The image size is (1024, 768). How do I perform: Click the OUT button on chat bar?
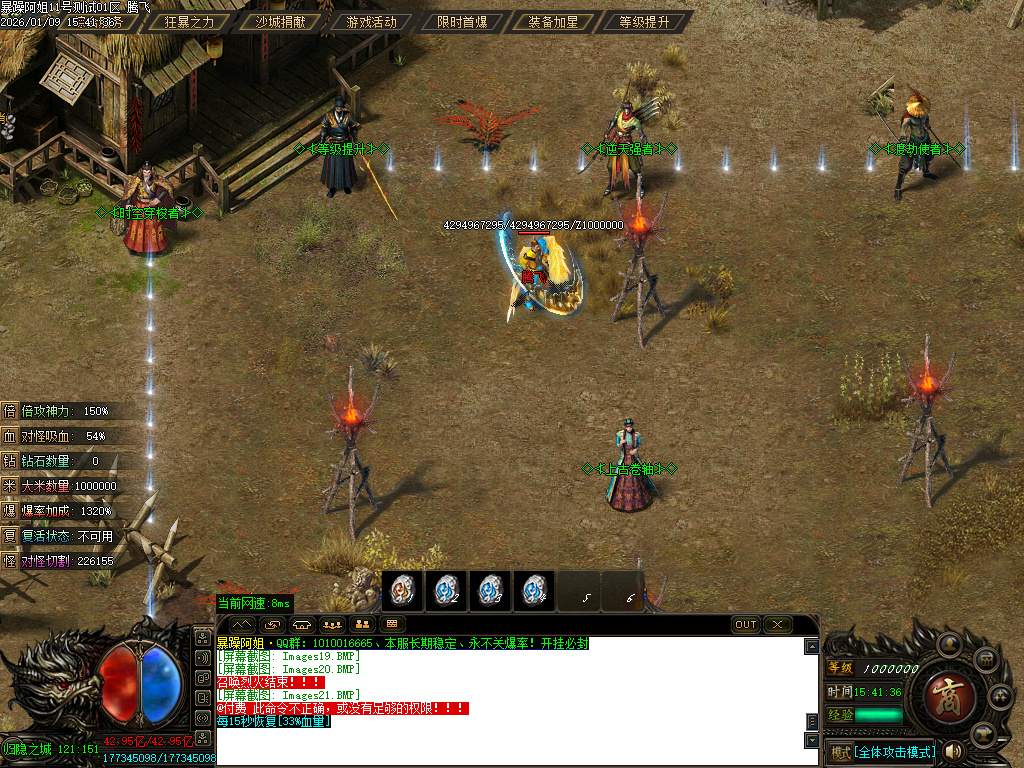pyautogui.click(x=746, y=625)
